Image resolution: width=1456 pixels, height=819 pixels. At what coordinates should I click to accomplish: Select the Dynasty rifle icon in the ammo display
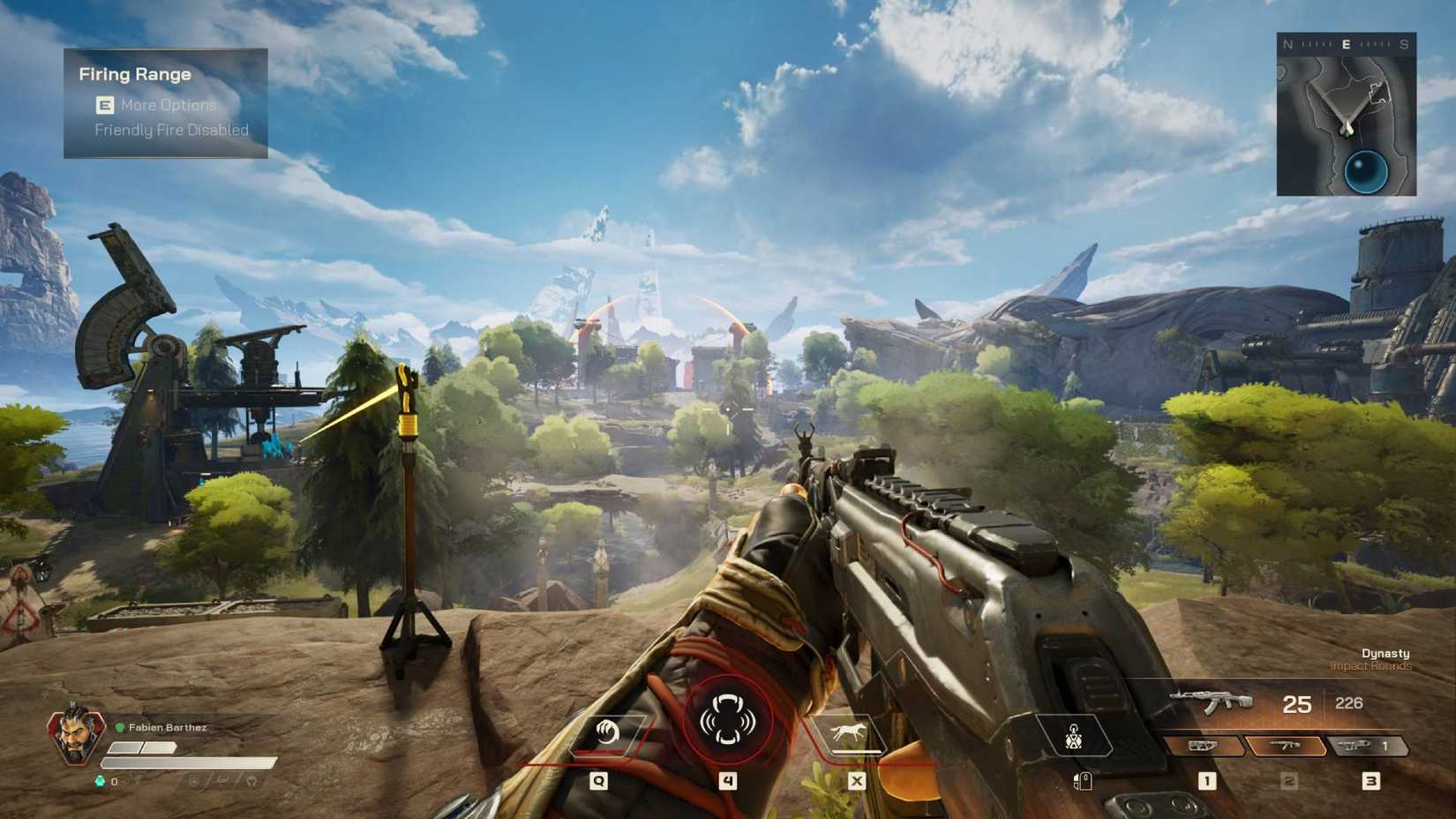(x=1215, y=702)
